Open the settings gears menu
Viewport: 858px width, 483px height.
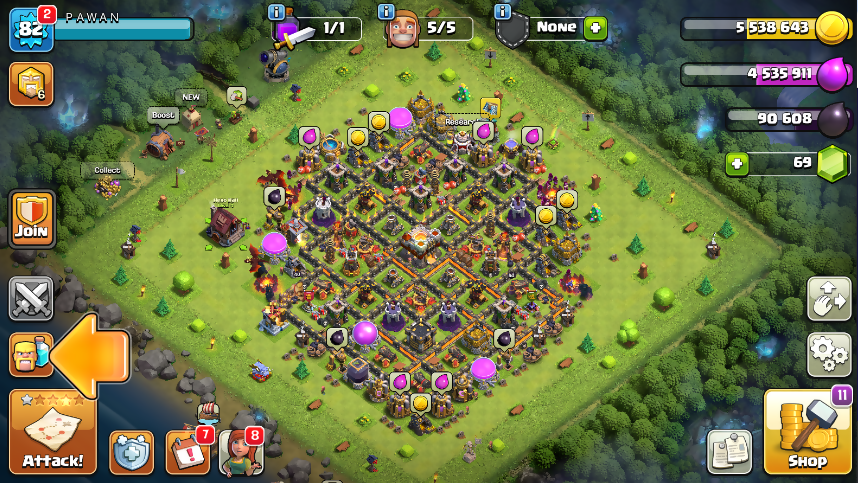(829, 354)
